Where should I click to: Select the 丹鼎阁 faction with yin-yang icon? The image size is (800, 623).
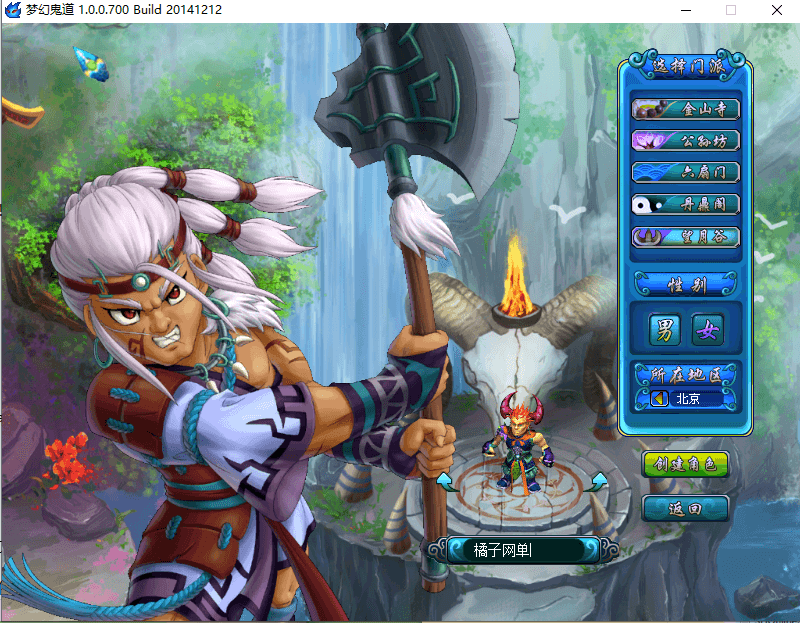686,204
